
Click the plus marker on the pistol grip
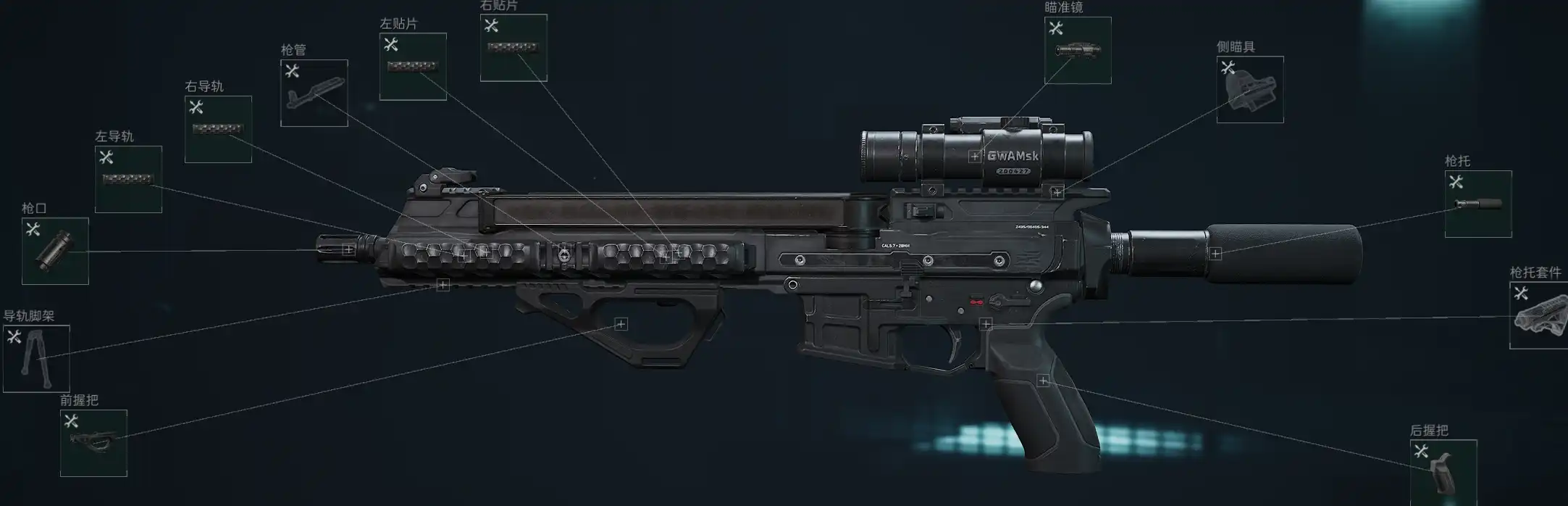pyautogui.click(x=1043, y=381)
